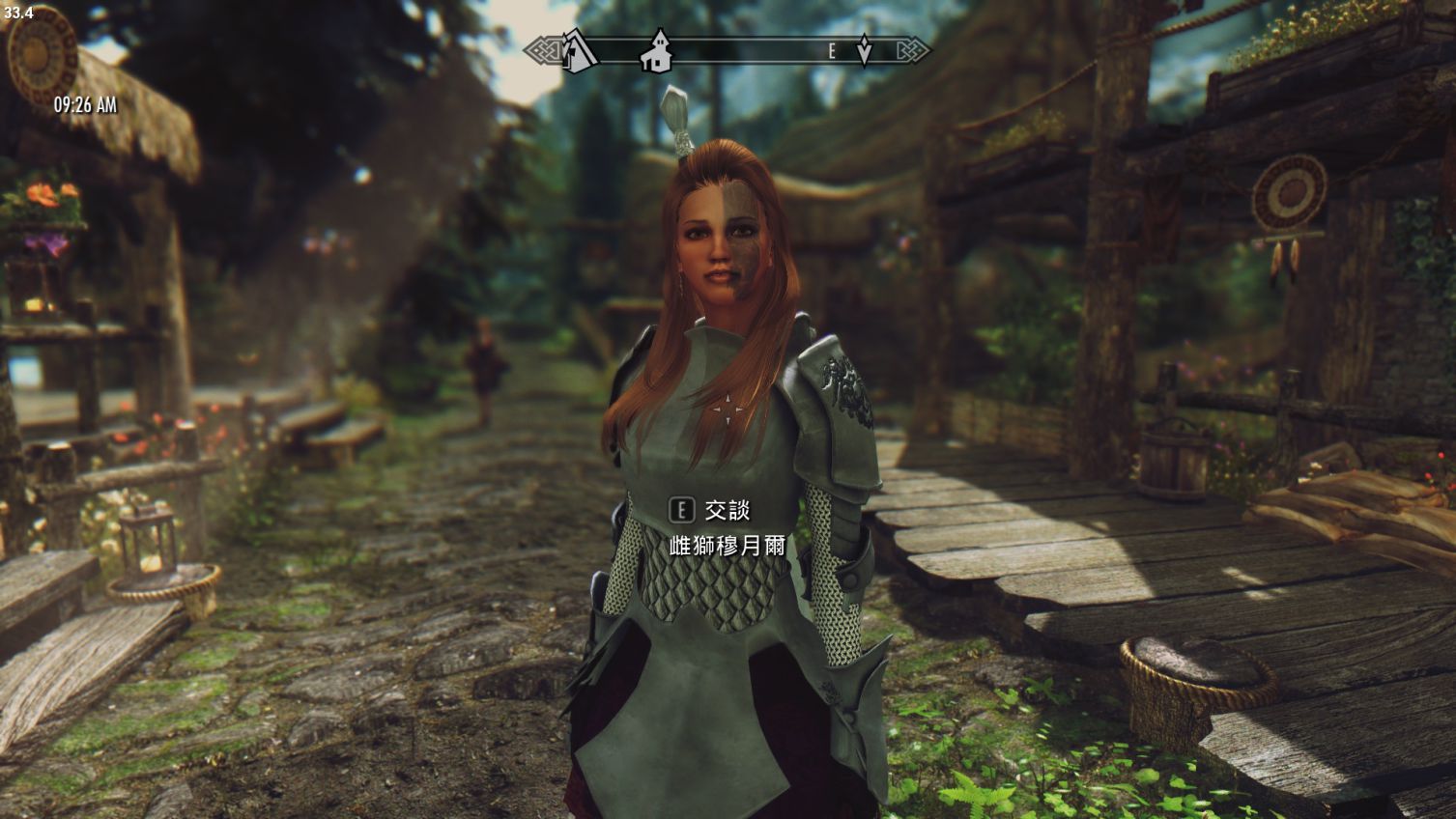
Task: Click the armored NPC Mjoll in center
Action: point(725,435)
